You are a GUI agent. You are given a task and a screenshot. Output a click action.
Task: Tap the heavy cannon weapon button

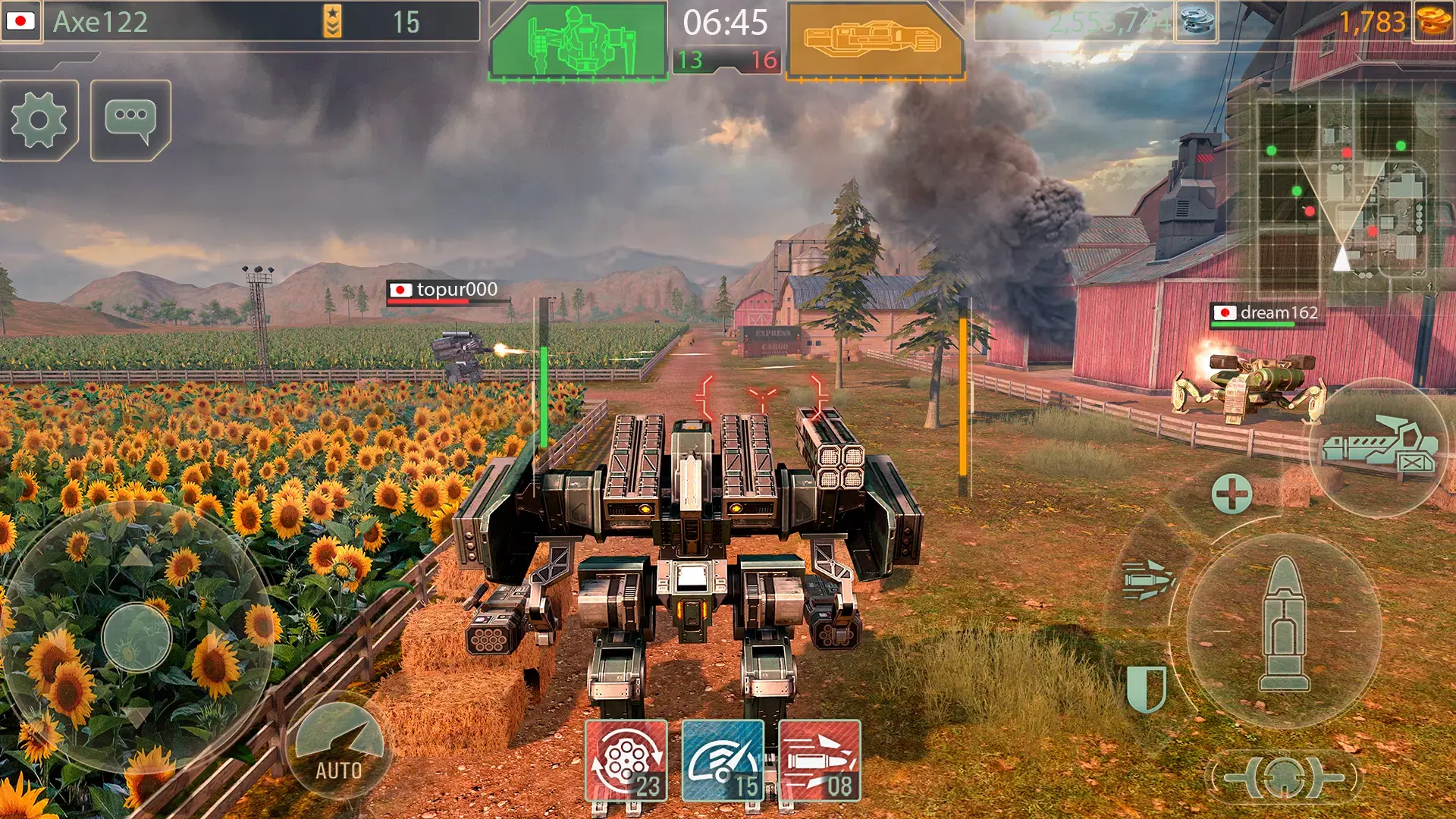1379,449
